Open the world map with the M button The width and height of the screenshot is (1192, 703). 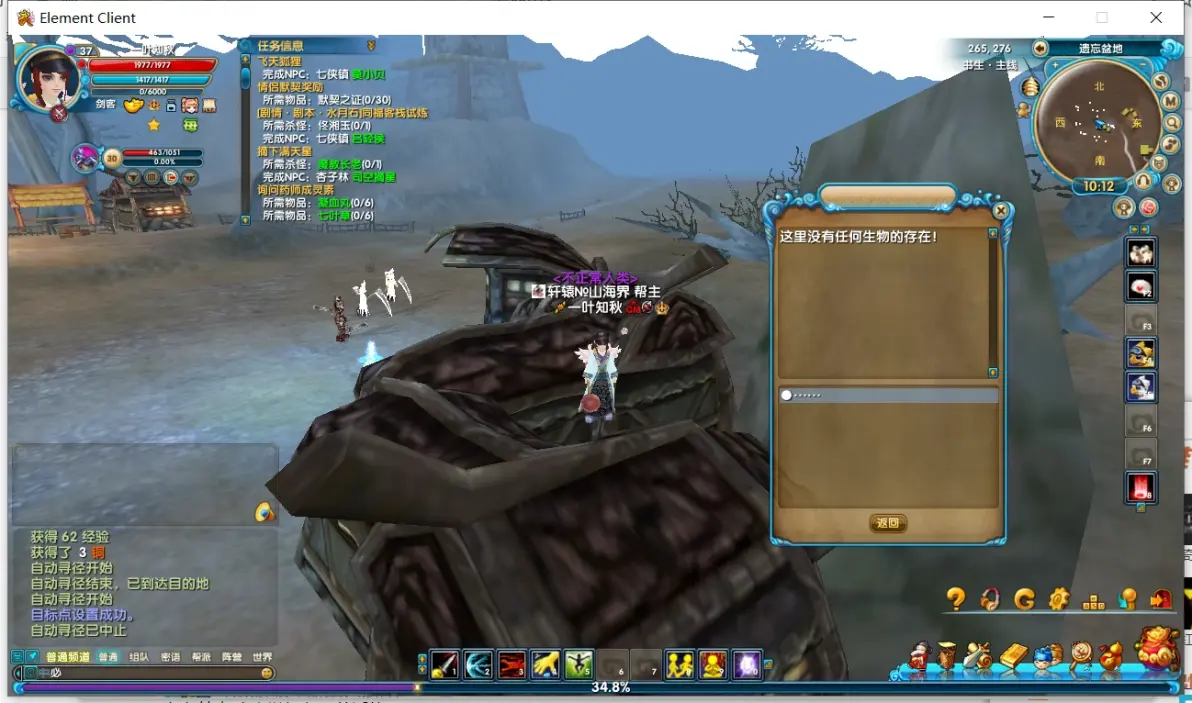pos(1171,101)
